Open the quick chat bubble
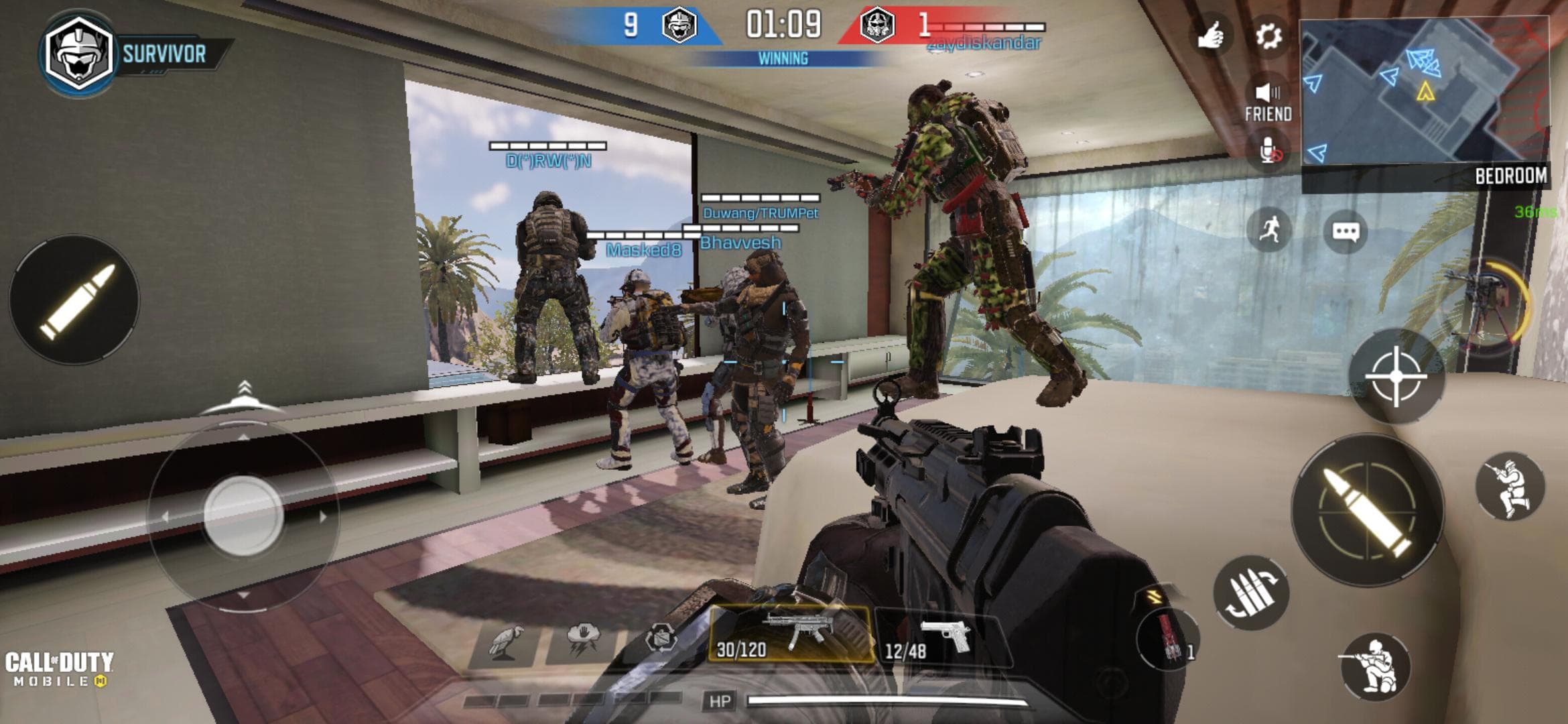1568x724 pixels. pyautogui.click(x=1346, y=232)
